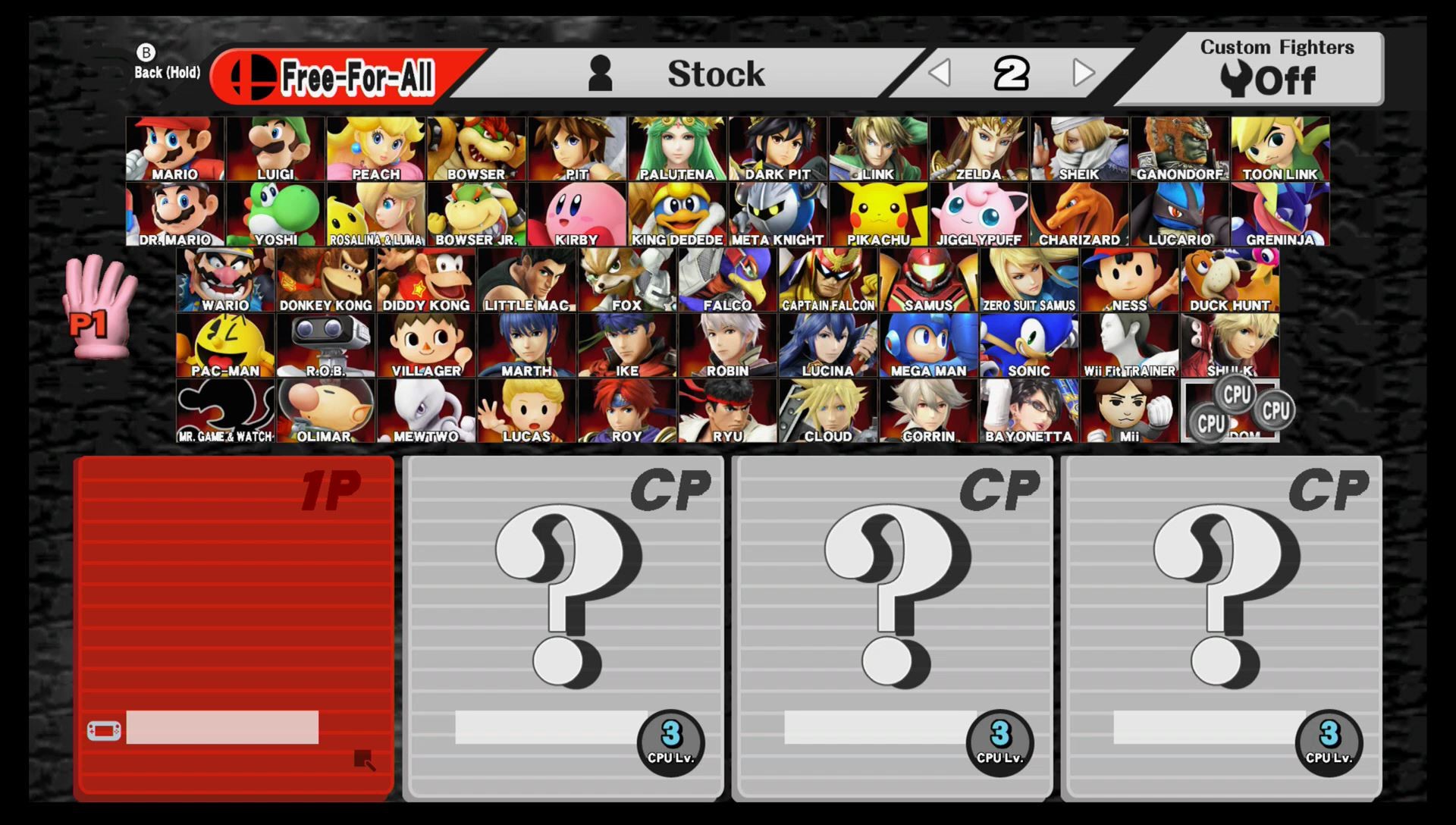The width and height of the screenshot is (1456, 825).
Task: Choose Bayonetta as a fighter
Action: pos(1028,409)
